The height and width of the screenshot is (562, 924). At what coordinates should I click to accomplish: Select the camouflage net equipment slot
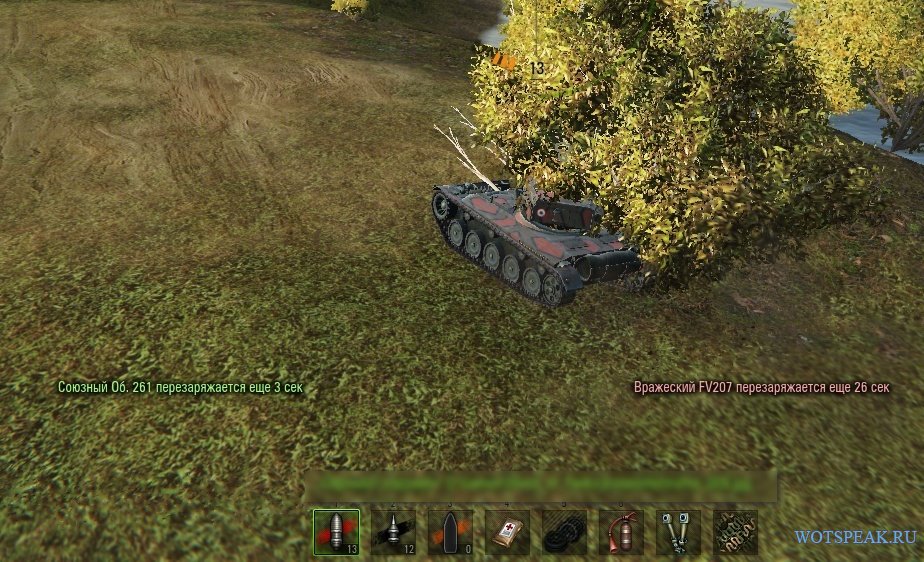[x=735, y=531]
